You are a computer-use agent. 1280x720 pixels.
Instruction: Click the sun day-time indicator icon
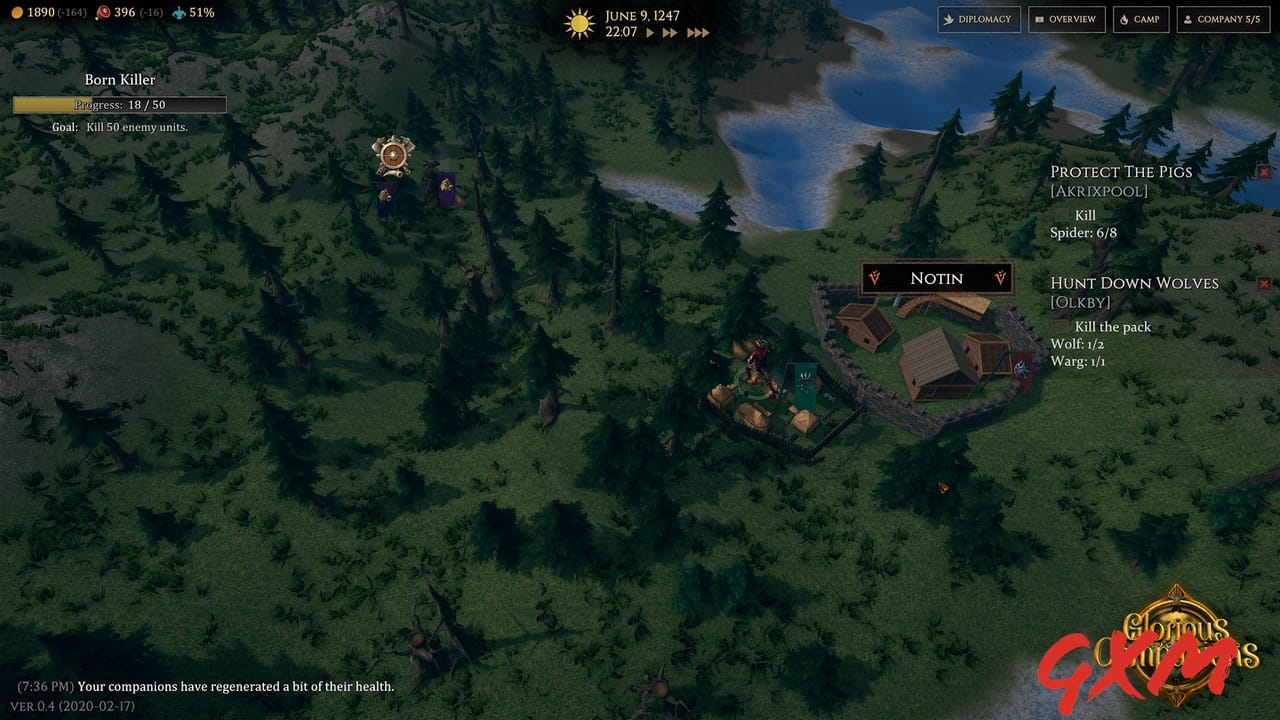click(580, 22)
